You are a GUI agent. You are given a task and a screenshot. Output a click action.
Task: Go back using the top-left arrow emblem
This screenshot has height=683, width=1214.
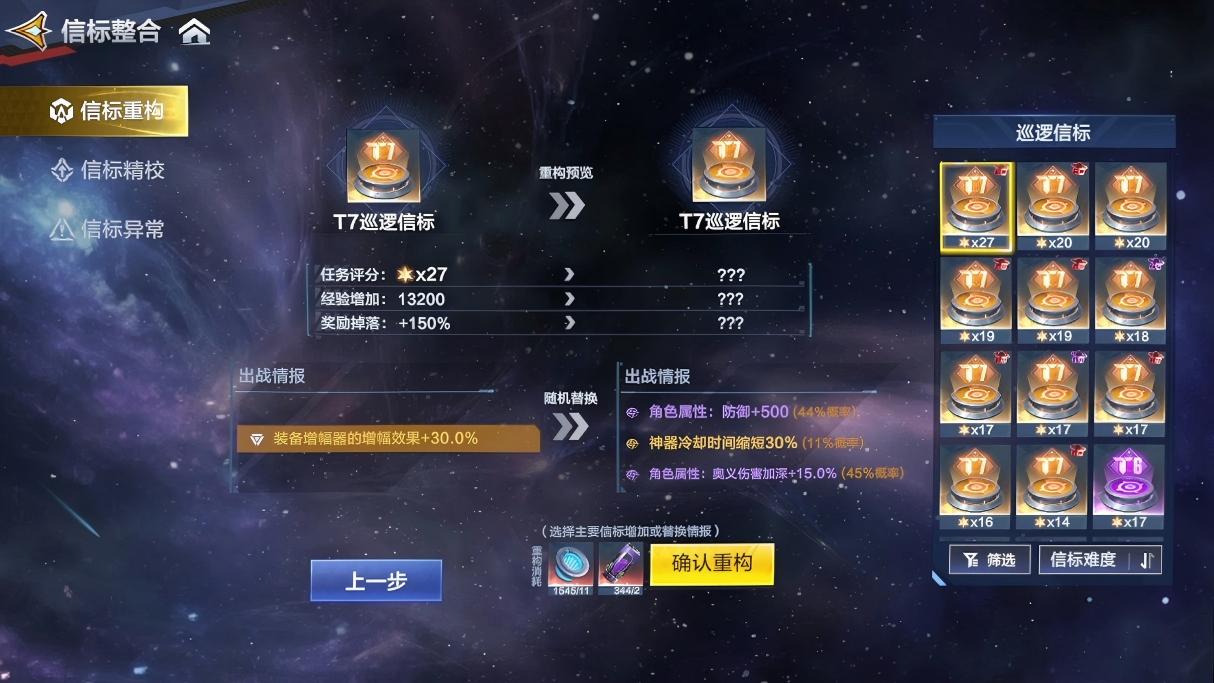click(28, 32)
